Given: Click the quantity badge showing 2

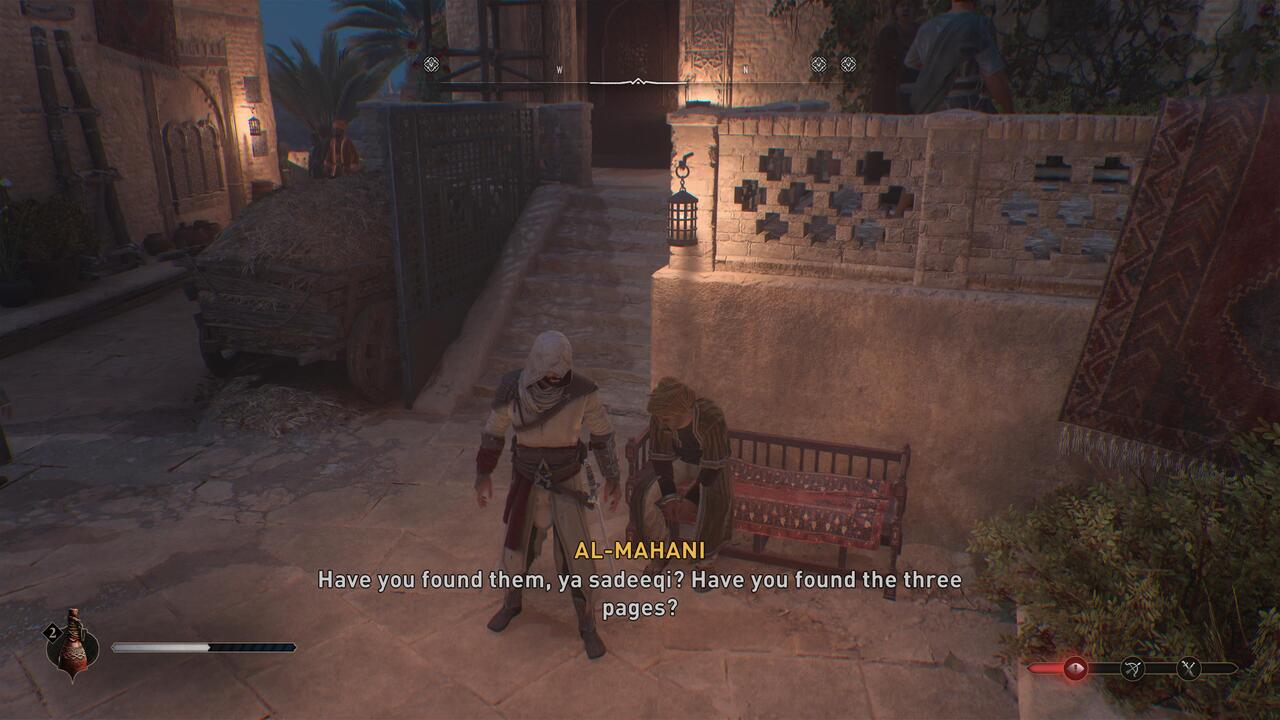Looking at the screenshot, I should [52, 632].
